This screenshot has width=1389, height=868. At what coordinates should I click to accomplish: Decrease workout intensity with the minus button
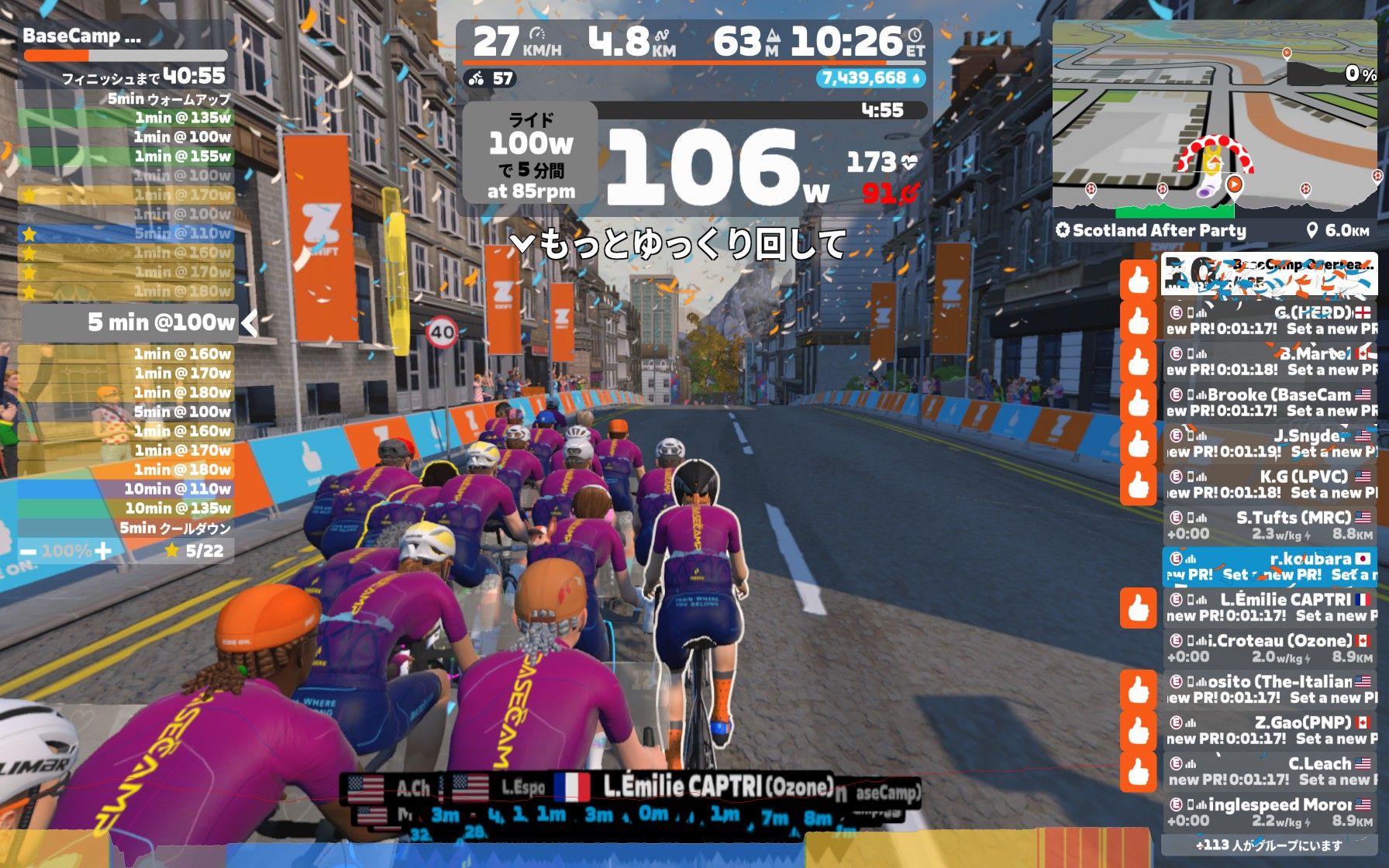29,552
